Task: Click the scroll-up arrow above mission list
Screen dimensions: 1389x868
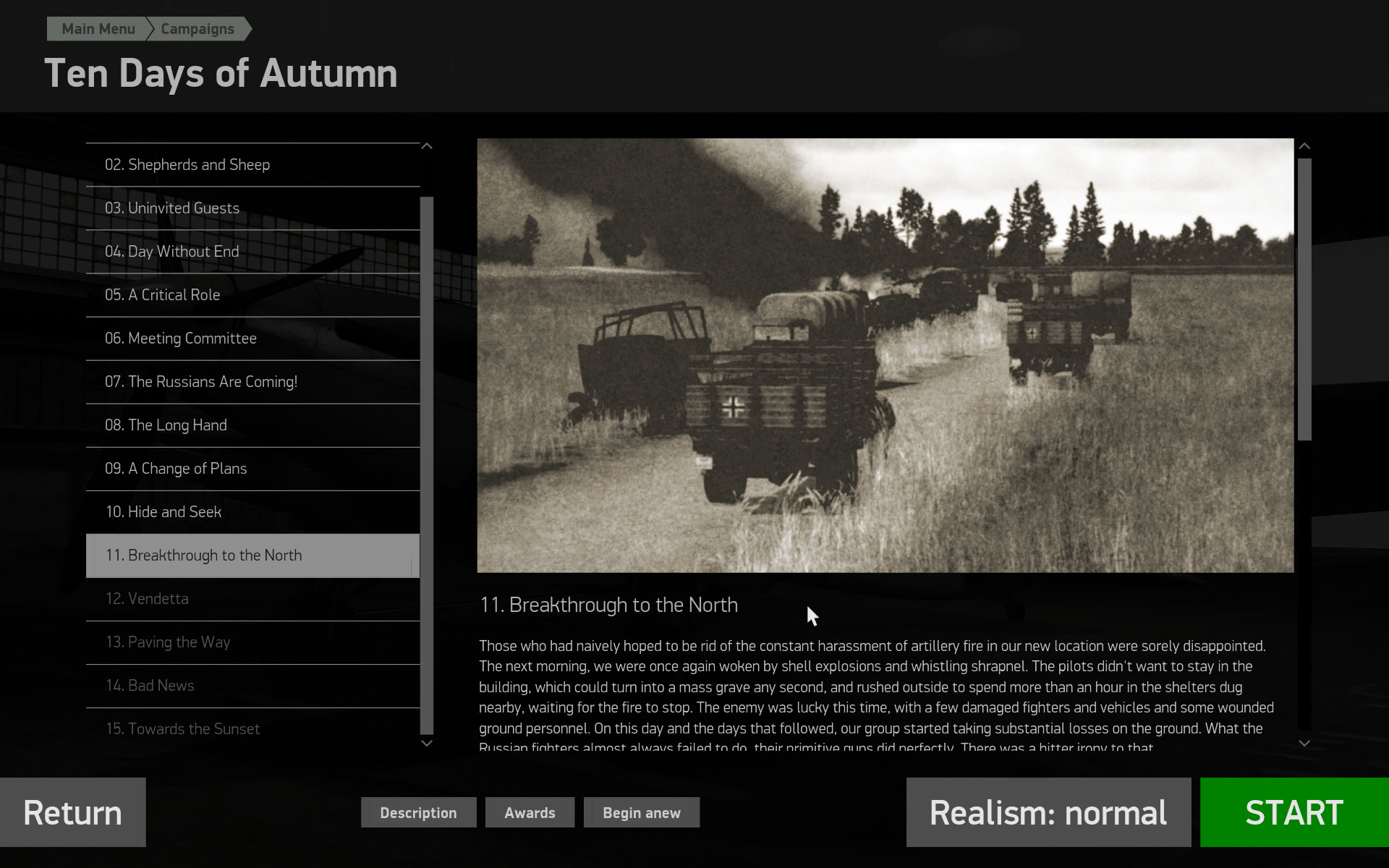Action: 427,145
